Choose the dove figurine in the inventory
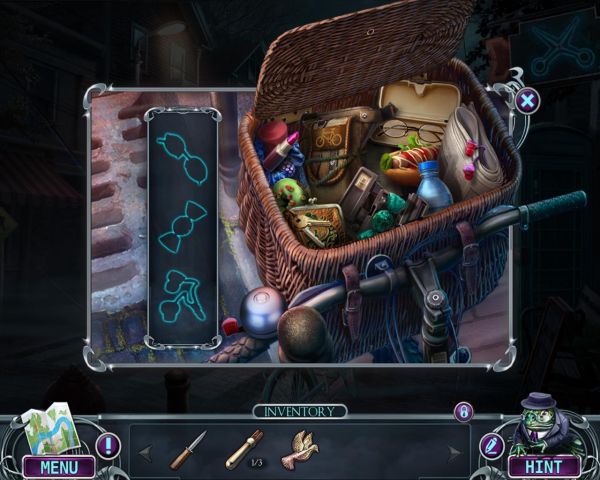600x480 pixels. (x=300, y=449)
